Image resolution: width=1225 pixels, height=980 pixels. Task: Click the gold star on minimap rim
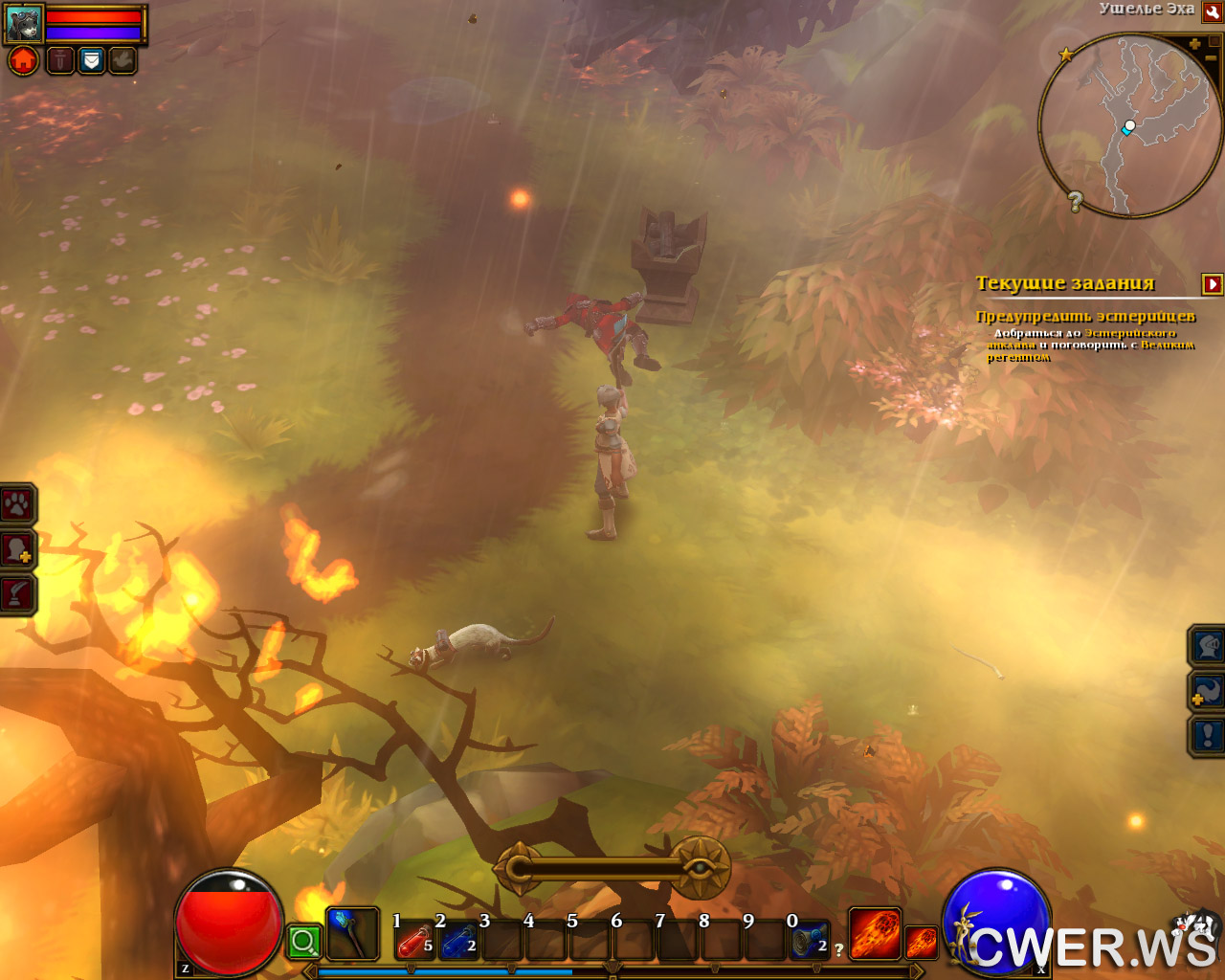tap(1065, 55)
